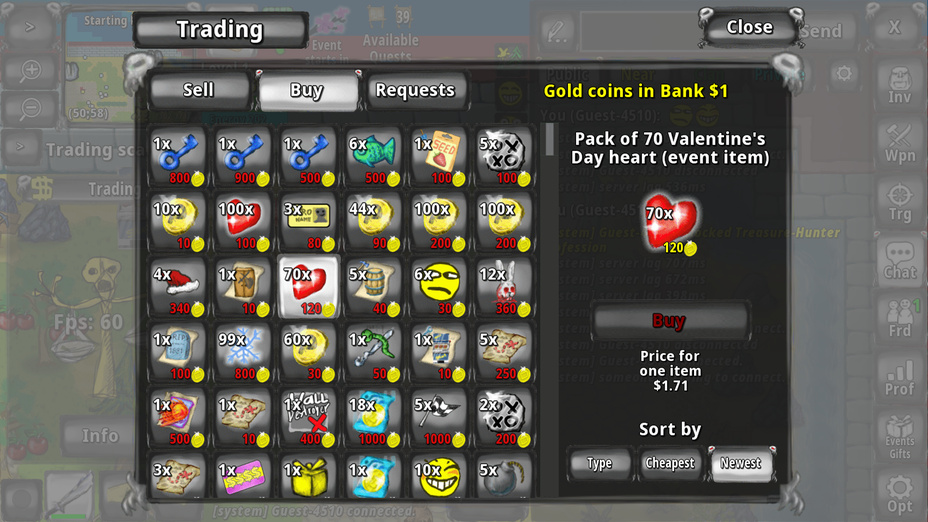928x522 pixels.
Task: Sort listings by Type
Action: (600, 463)
